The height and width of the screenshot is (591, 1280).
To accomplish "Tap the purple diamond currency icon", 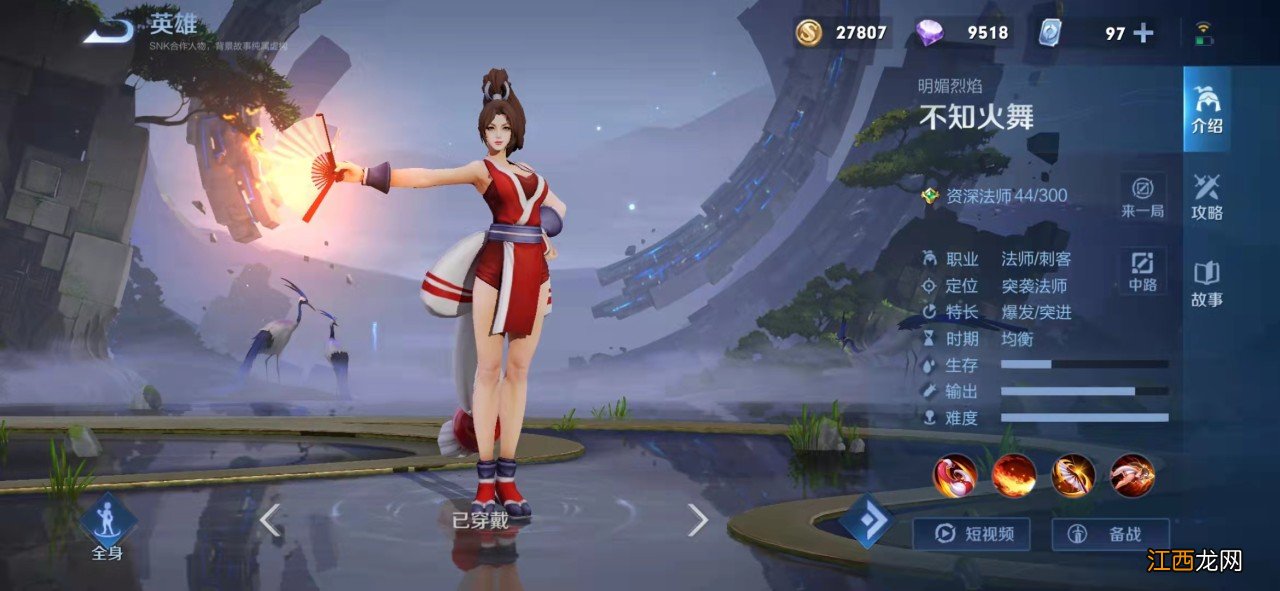I will pos(930,33).
